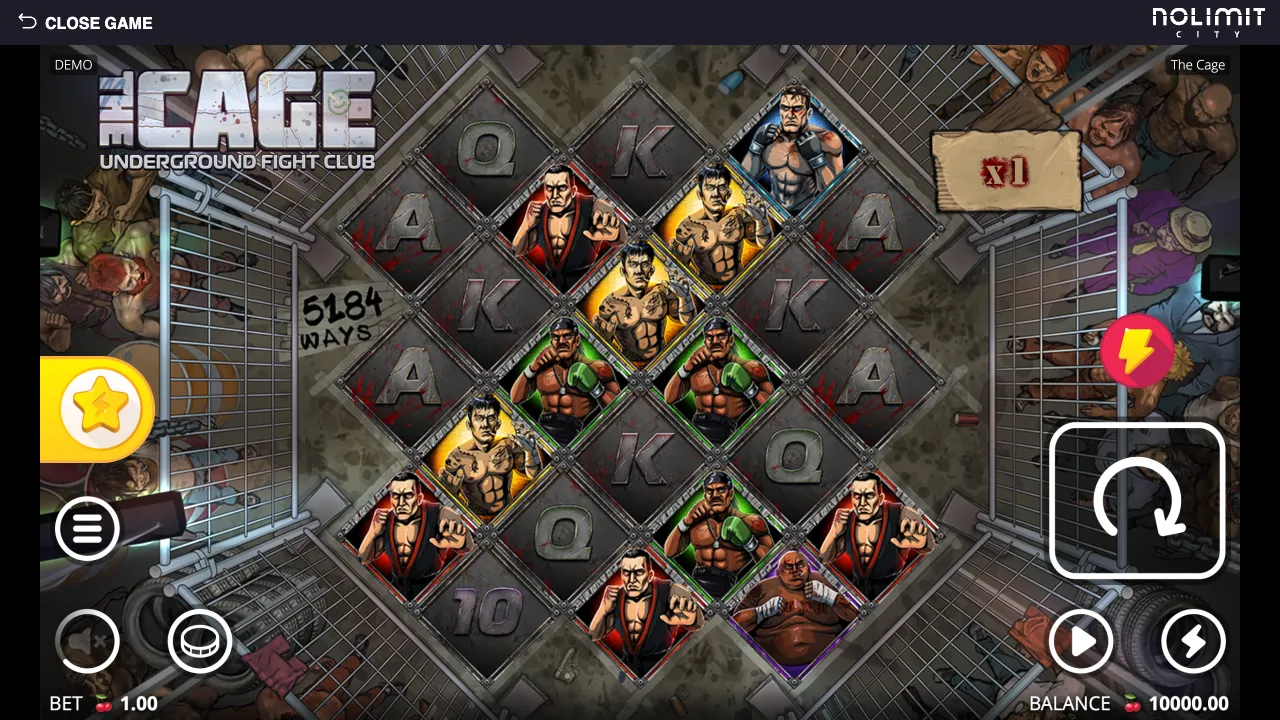Screen dimensions: 1280x720
Task: Enable turbo spins with the lightning icon
Action: (1192, 642)
